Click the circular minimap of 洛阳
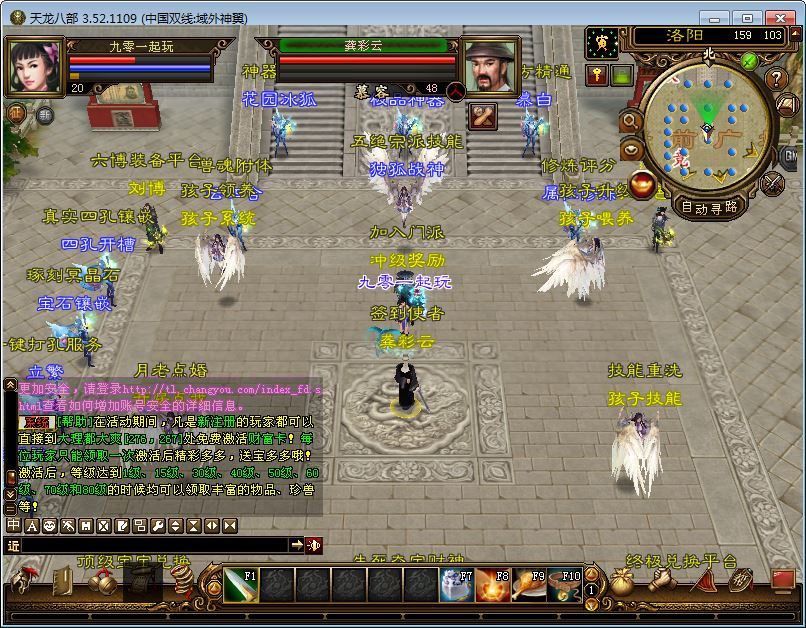 pos(707,128)
